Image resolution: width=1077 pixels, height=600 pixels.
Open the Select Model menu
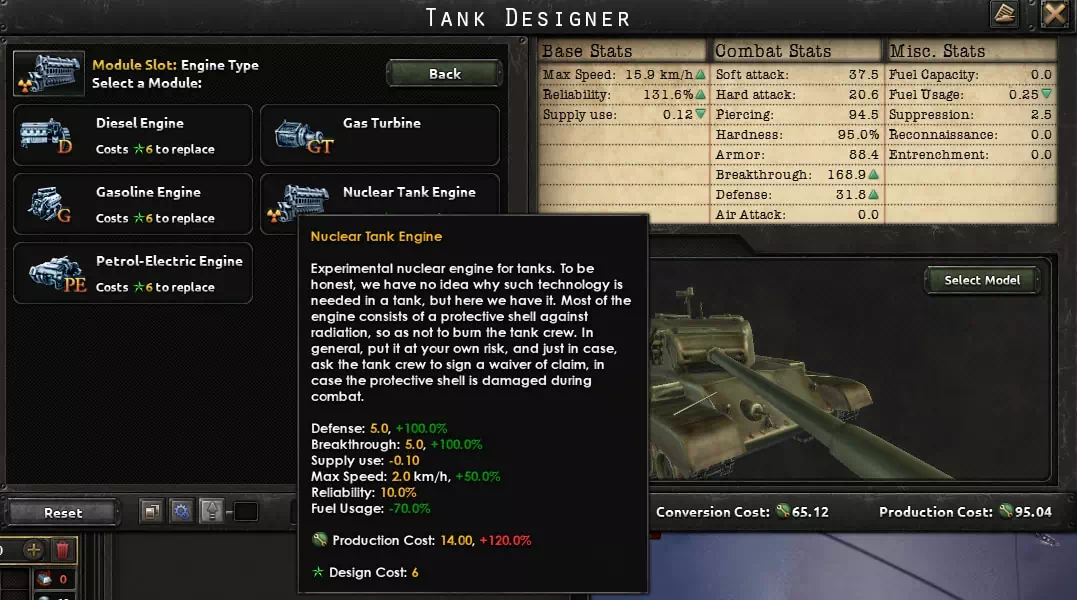click(x=982, y=280)
